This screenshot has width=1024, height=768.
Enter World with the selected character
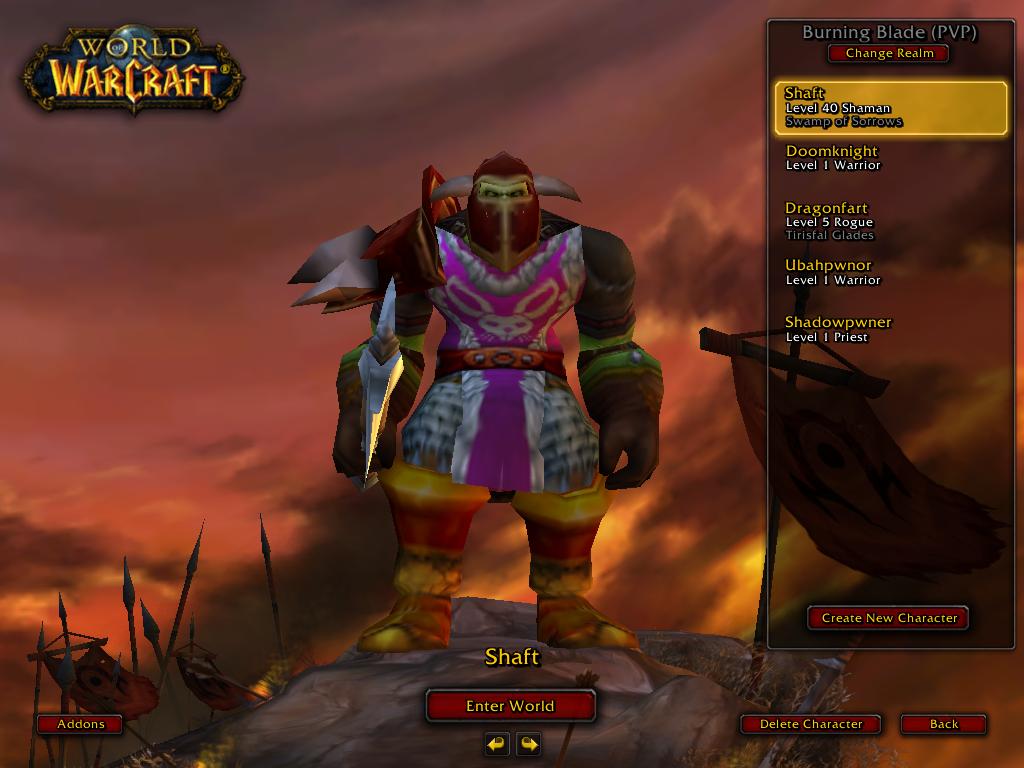tap(510, 706)
